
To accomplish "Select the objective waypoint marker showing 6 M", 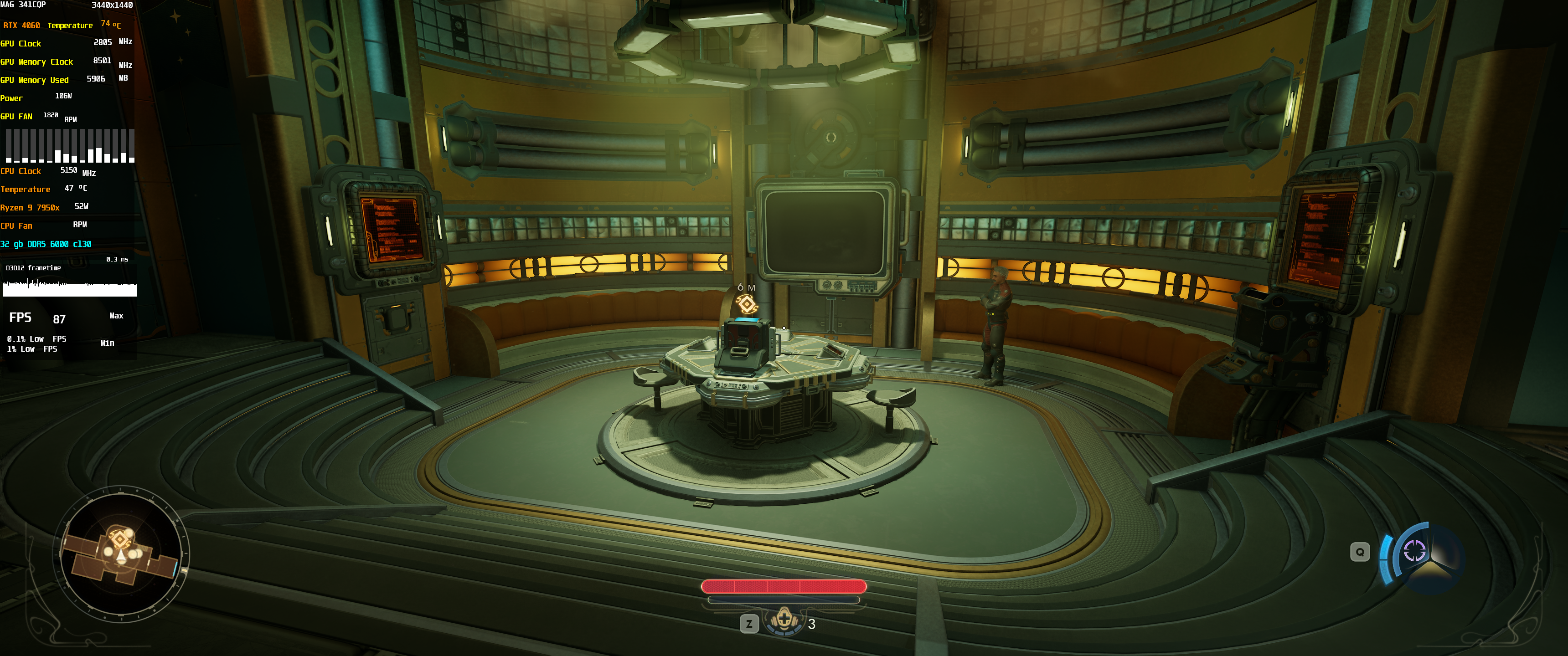I will click(x=746, y=303).
